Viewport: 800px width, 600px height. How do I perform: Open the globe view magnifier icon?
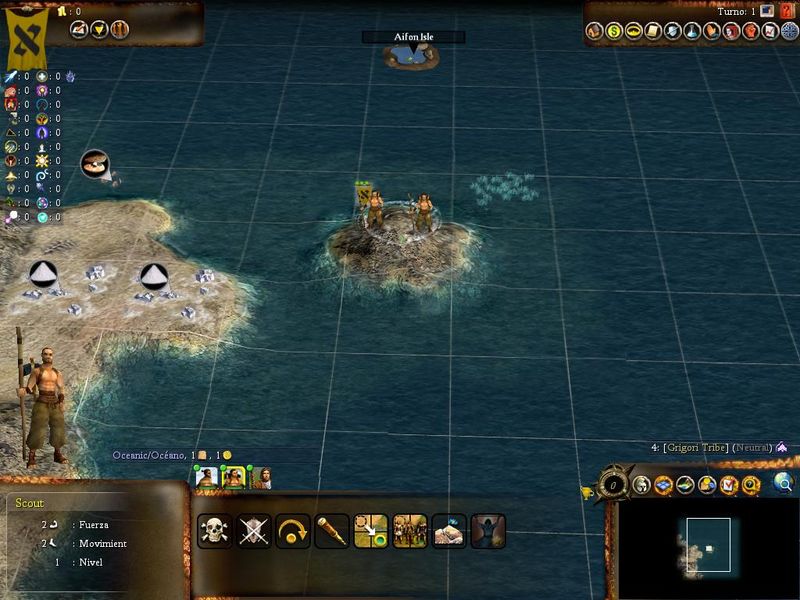click(784, 484)
